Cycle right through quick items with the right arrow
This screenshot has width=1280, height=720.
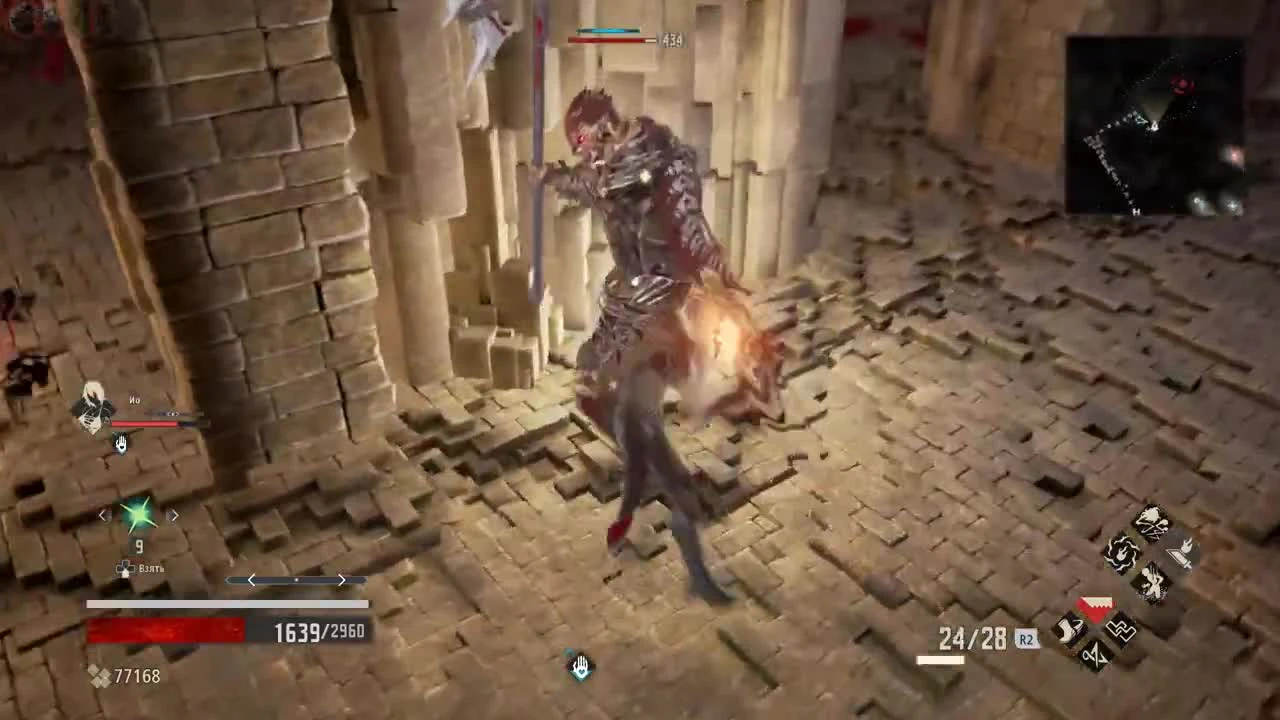click(174, 514)
